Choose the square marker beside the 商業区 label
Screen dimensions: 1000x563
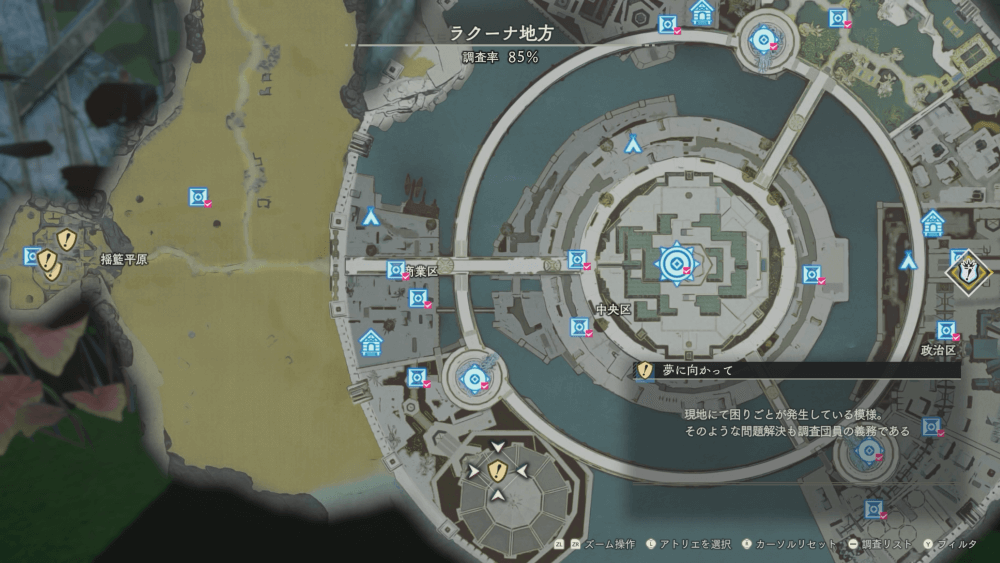[x=396, y=270]
